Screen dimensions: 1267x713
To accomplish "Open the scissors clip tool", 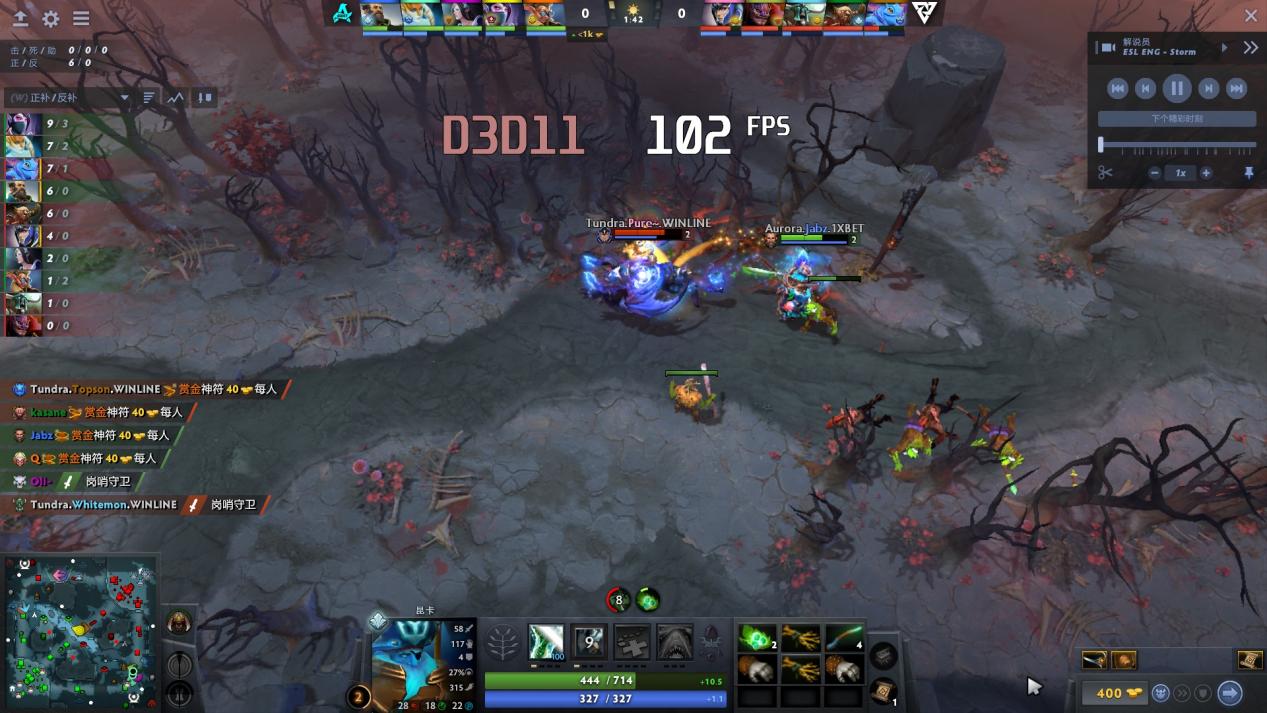I will 1105,173.
